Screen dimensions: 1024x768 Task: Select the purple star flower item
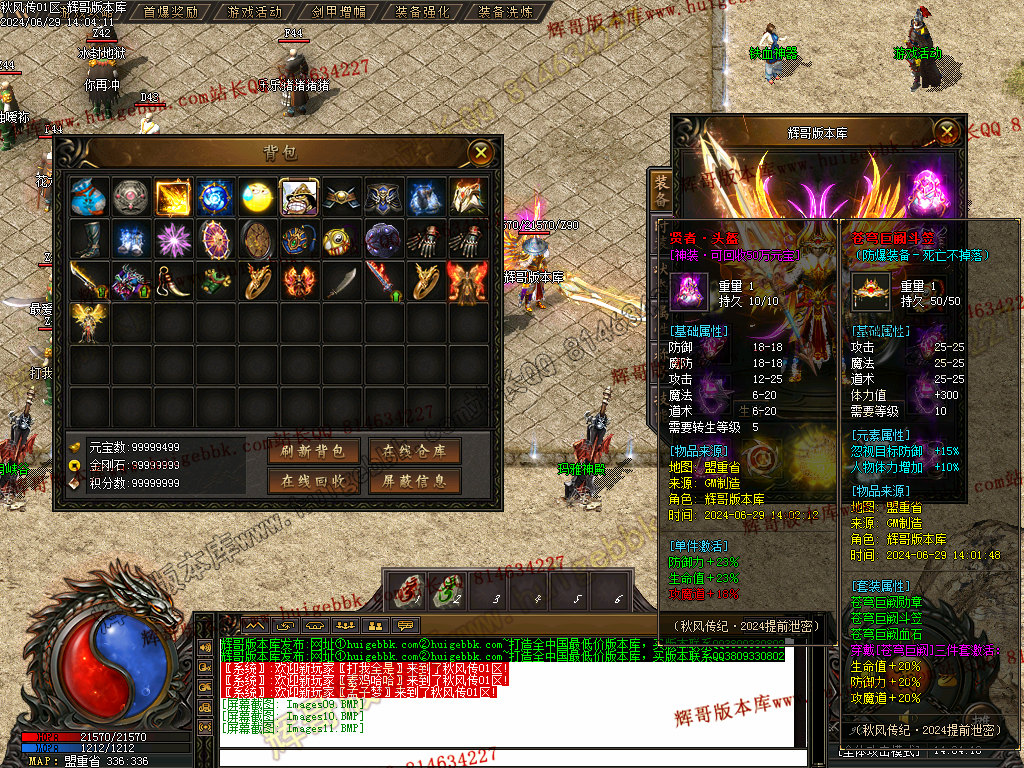click(x=173, y=240)
